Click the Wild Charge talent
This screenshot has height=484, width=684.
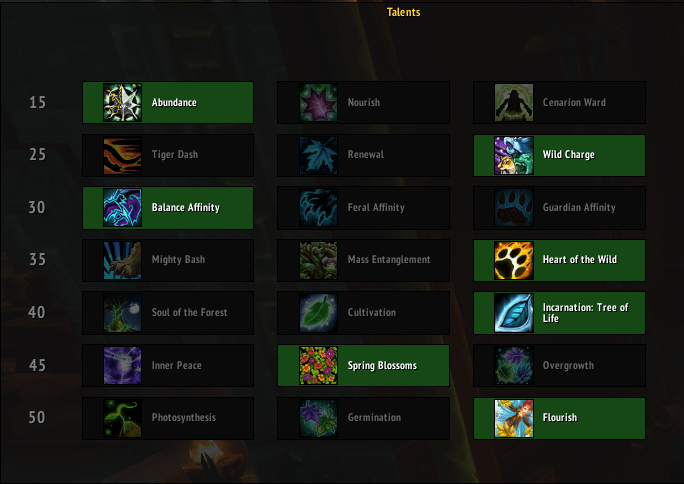click(x=559, y=155)
